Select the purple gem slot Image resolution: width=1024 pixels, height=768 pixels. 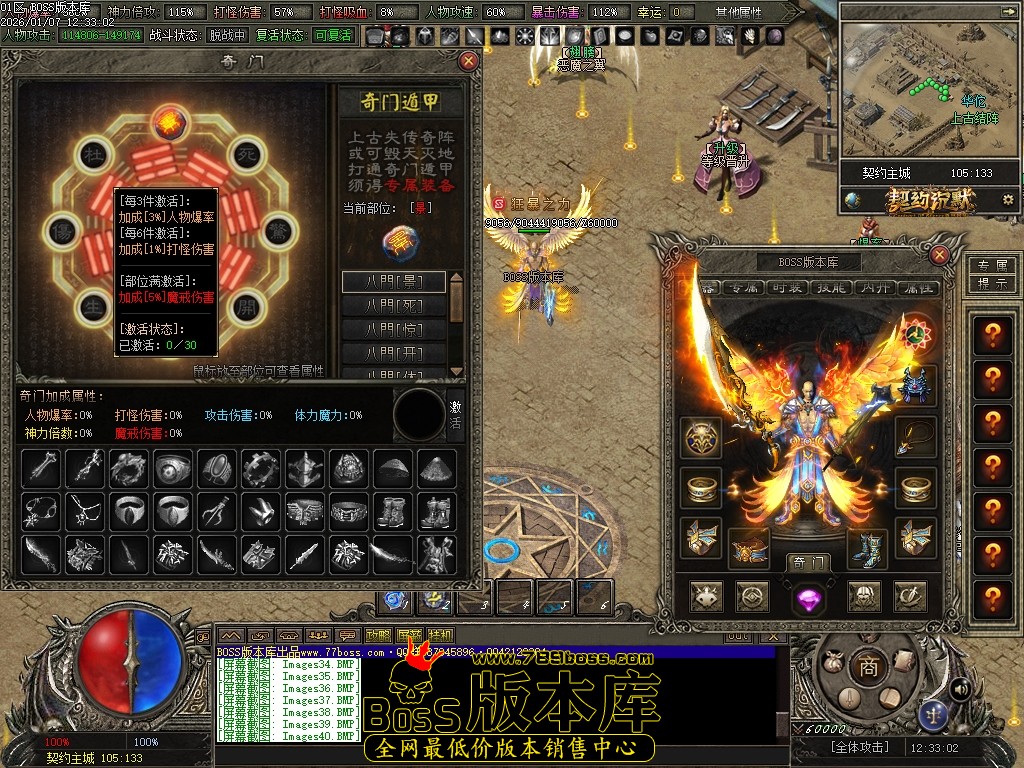808,598
